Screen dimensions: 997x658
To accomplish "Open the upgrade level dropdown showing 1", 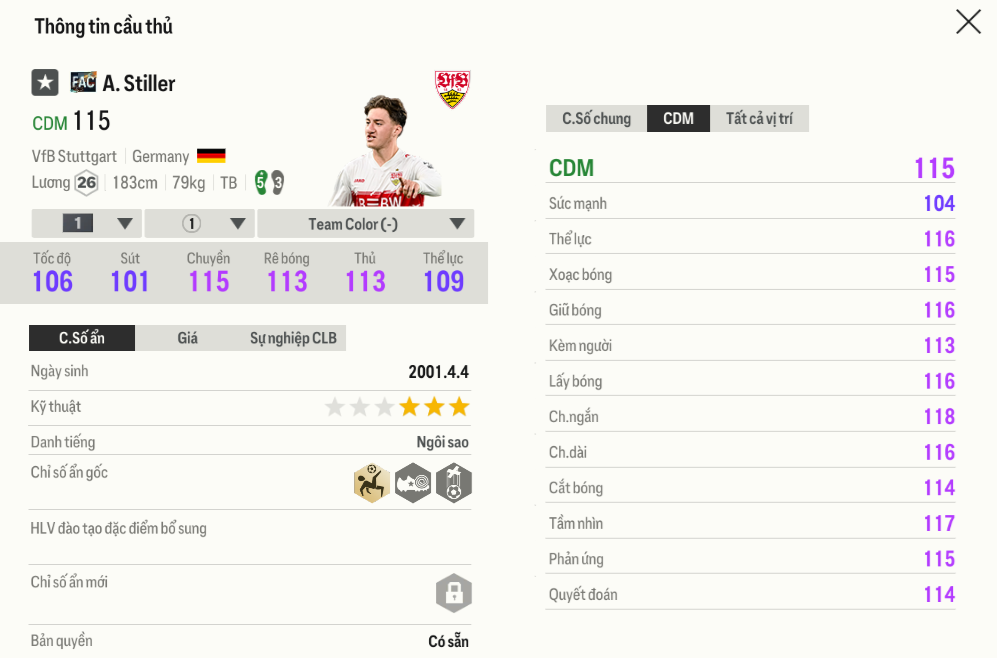I will (87, 224).
